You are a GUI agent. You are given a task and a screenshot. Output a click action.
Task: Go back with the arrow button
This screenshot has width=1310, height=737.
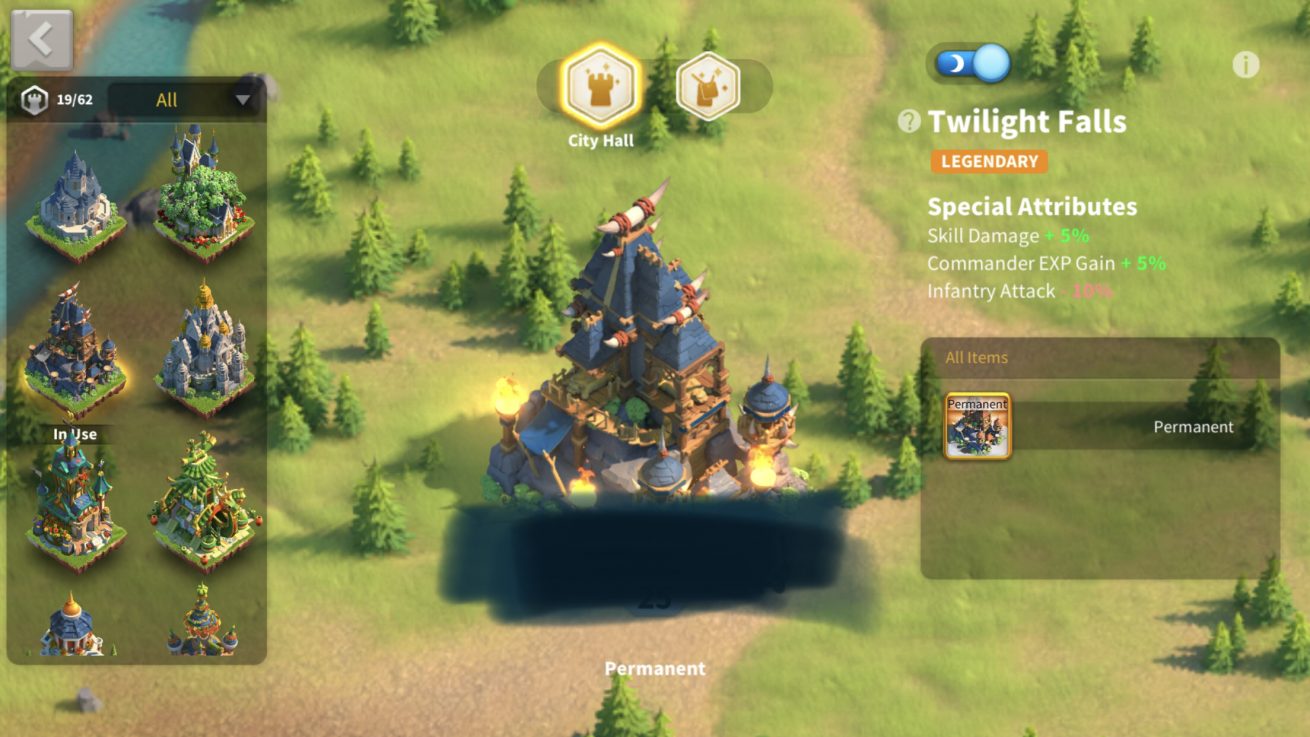tap(41, 40)
